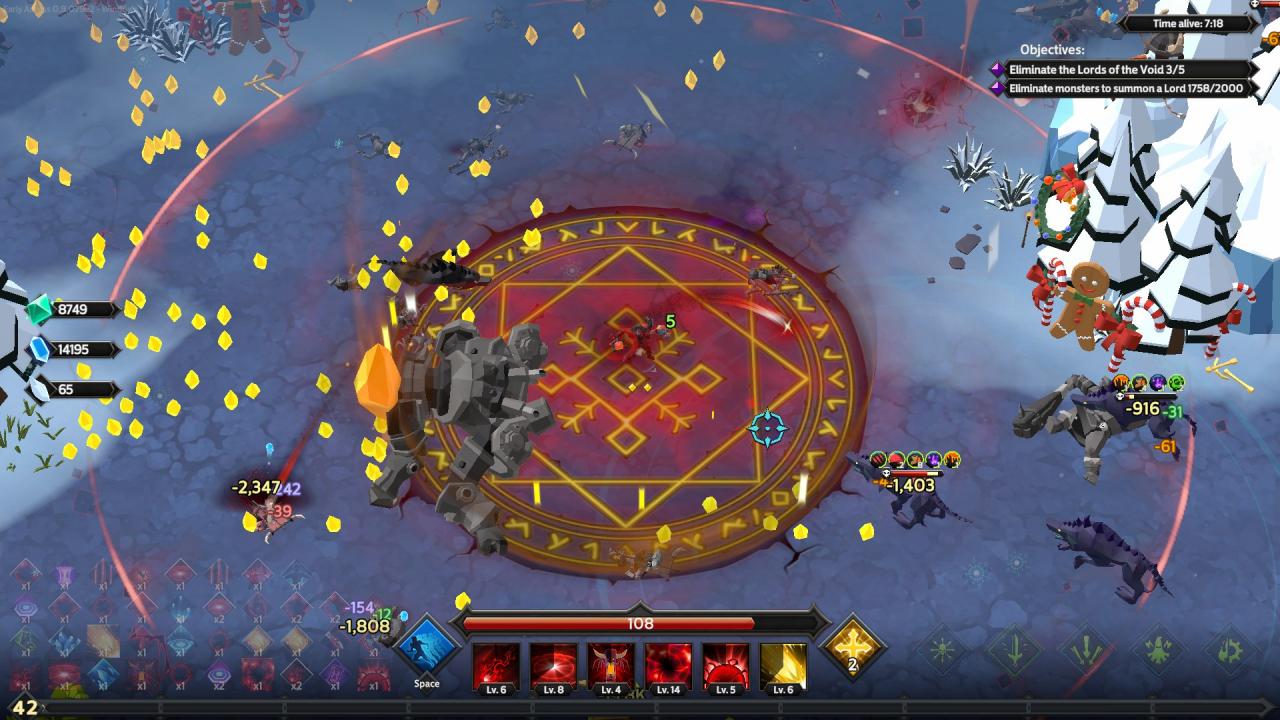Select the Lv. 6 golden light ability

(x=783, y=667)
